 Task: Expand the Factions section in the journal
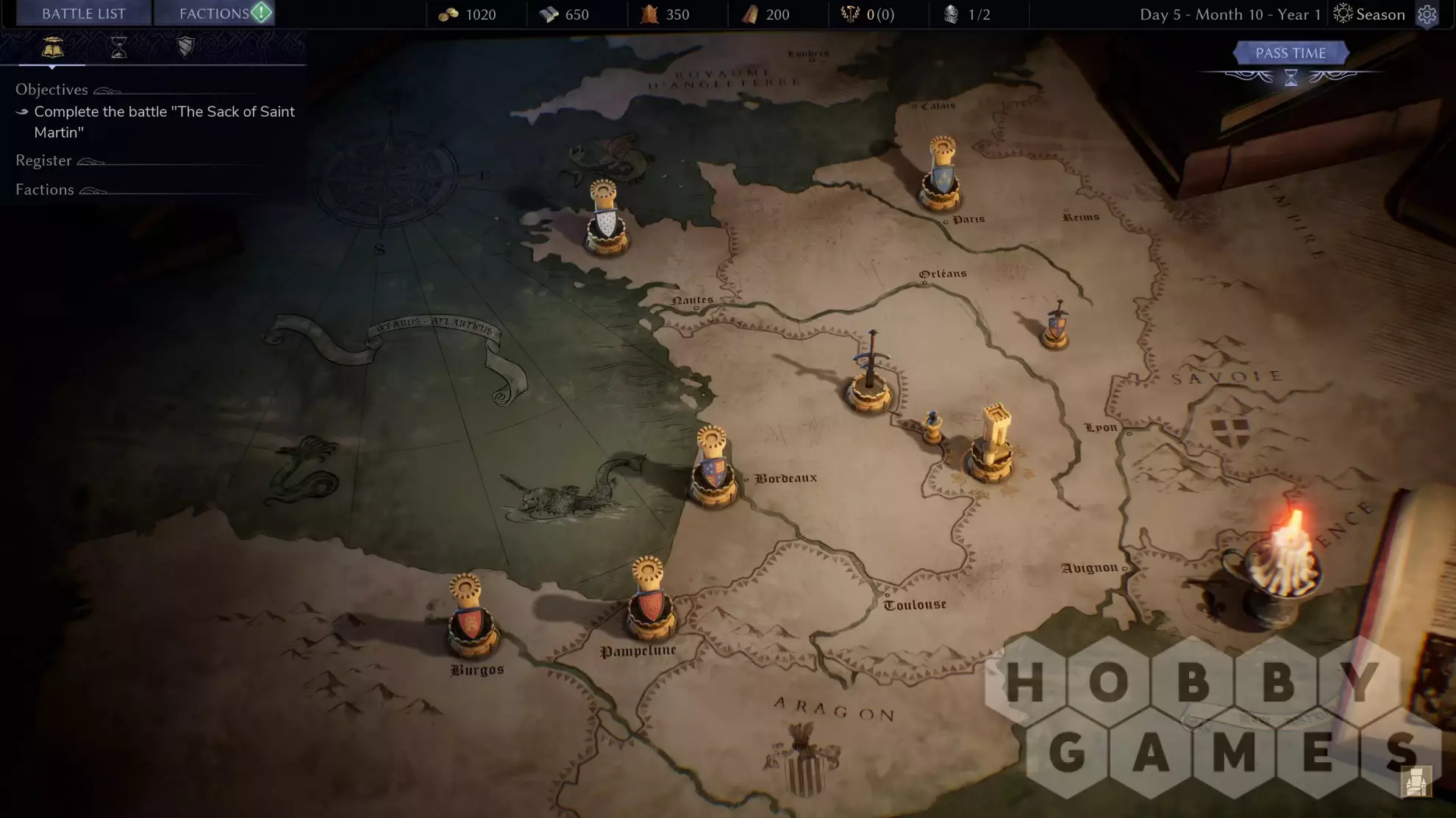tap(45, 190)
